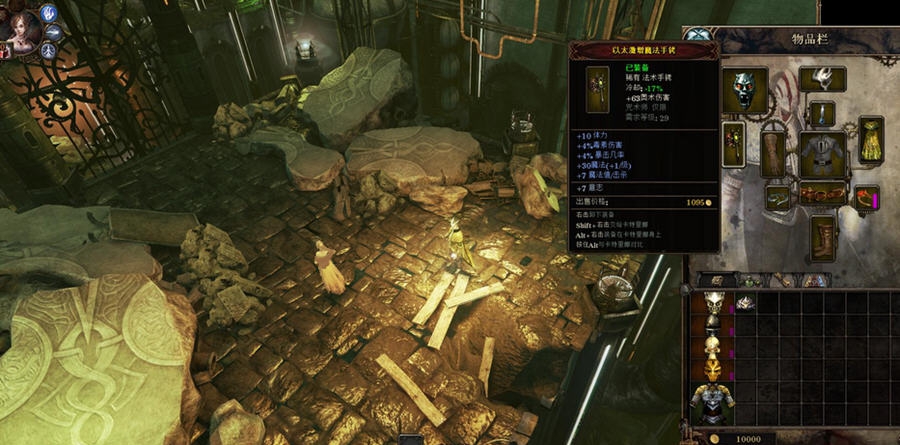Image resolution: width=900 pixels, height=445 pixels.
Task: Choose the equipped red belt slot
Action: click(x=822, y=194)
